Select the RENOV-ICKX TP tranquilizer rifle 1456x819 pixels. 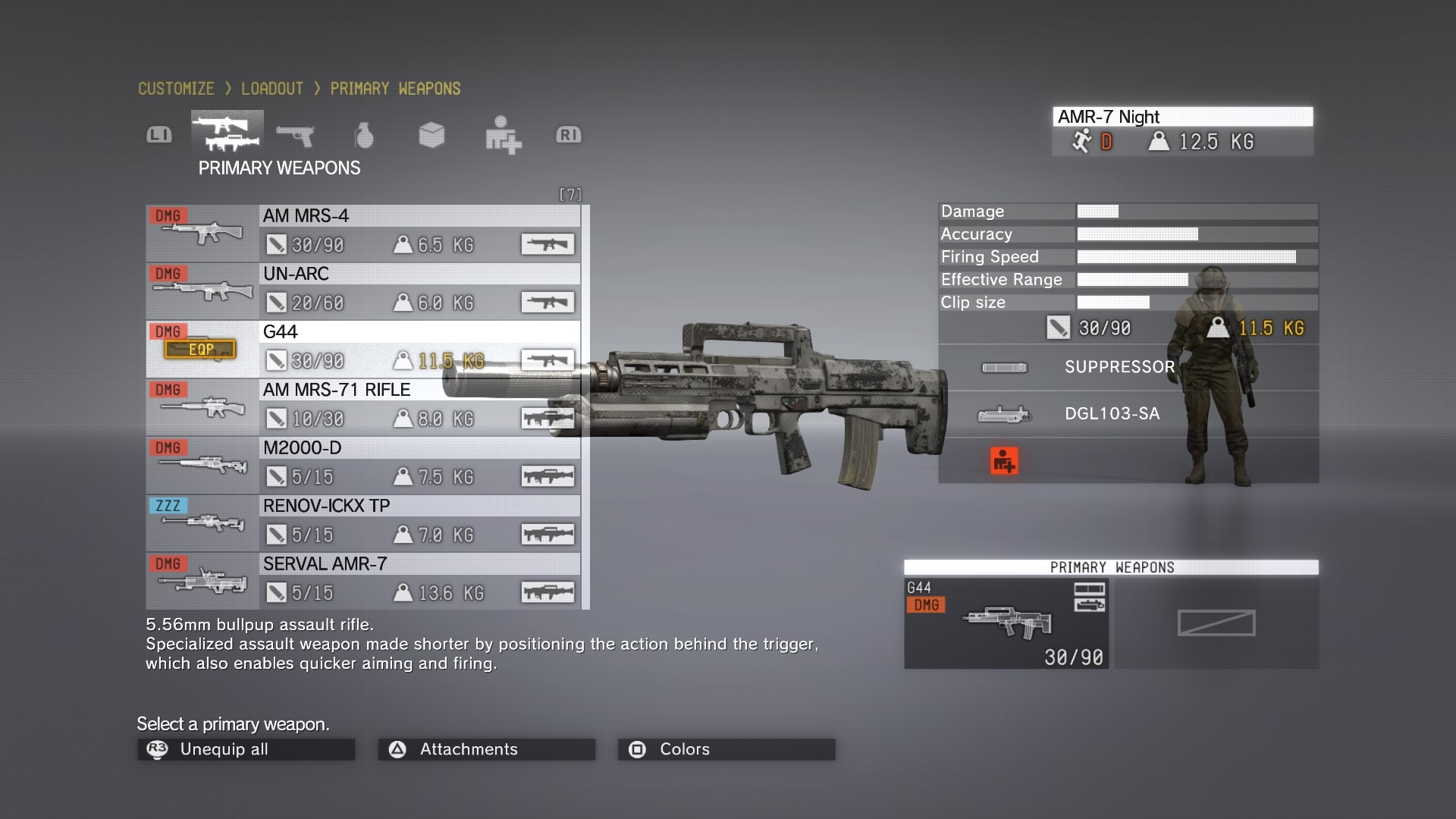pos(364,523)
